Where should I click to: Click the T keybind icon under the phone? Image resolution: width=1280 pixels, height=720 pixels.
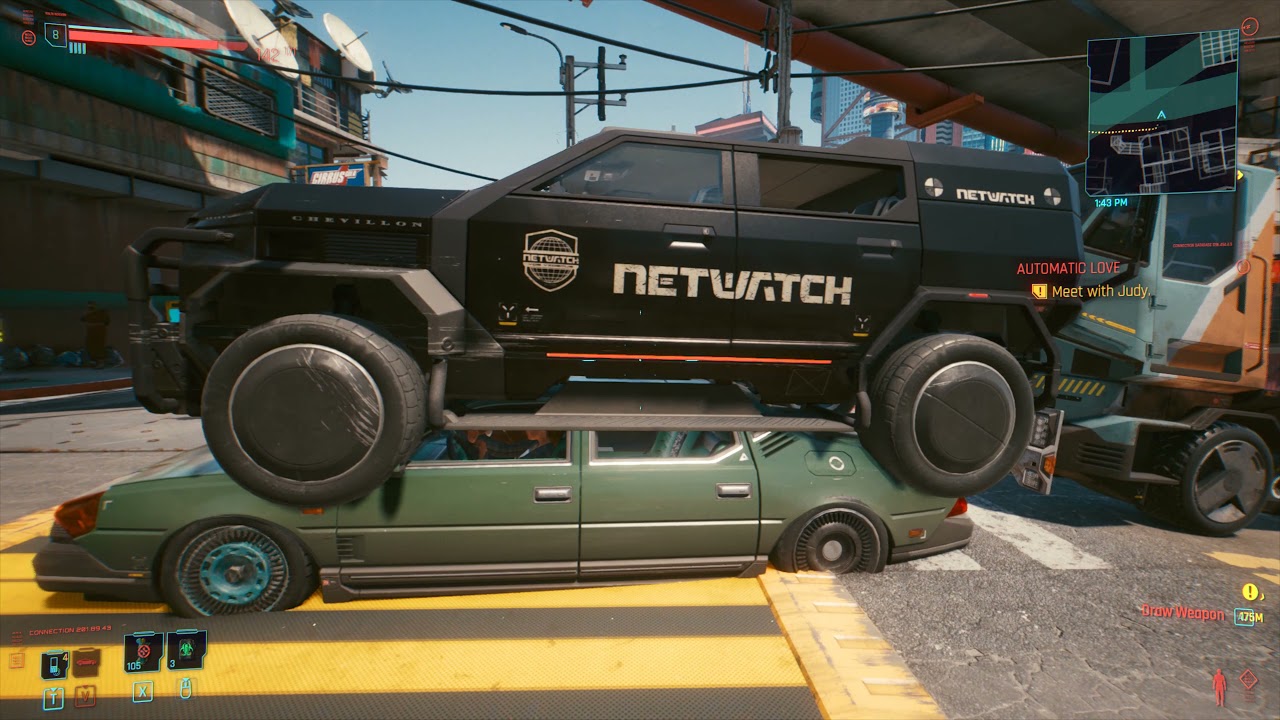(54, 696)
